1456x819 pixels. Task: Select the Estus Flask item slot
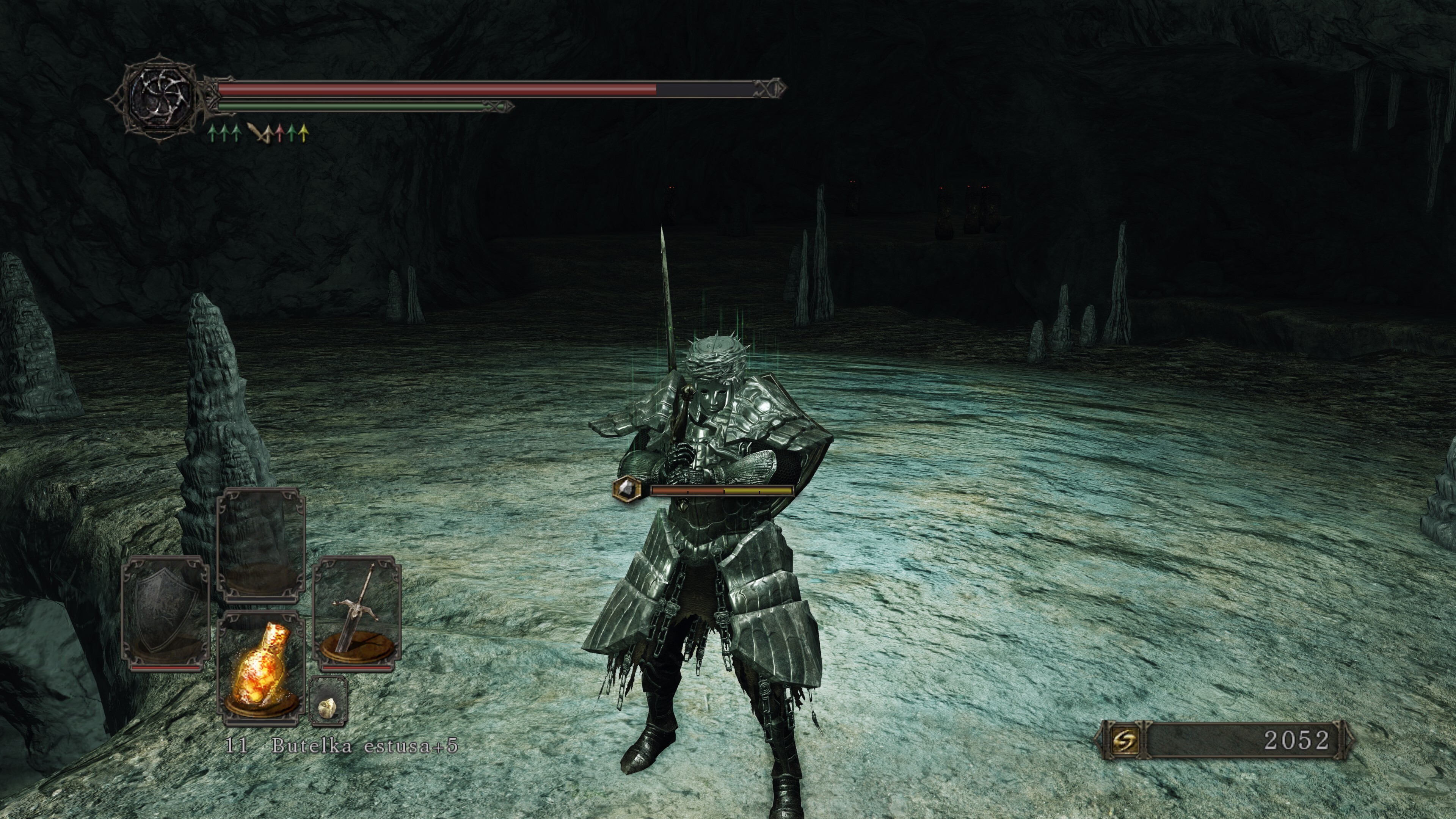261,668
